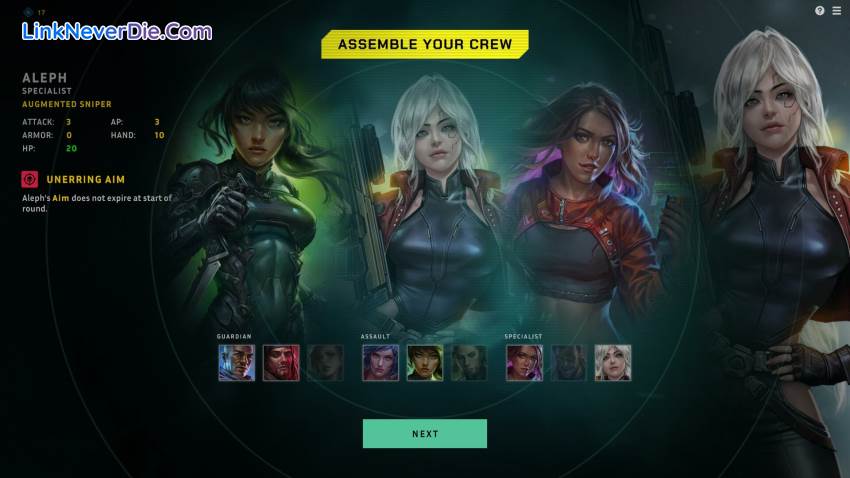Choose the red-tinted bearded Guardian portrait
This screenshot has height=478, width=850.
[281, 363]
